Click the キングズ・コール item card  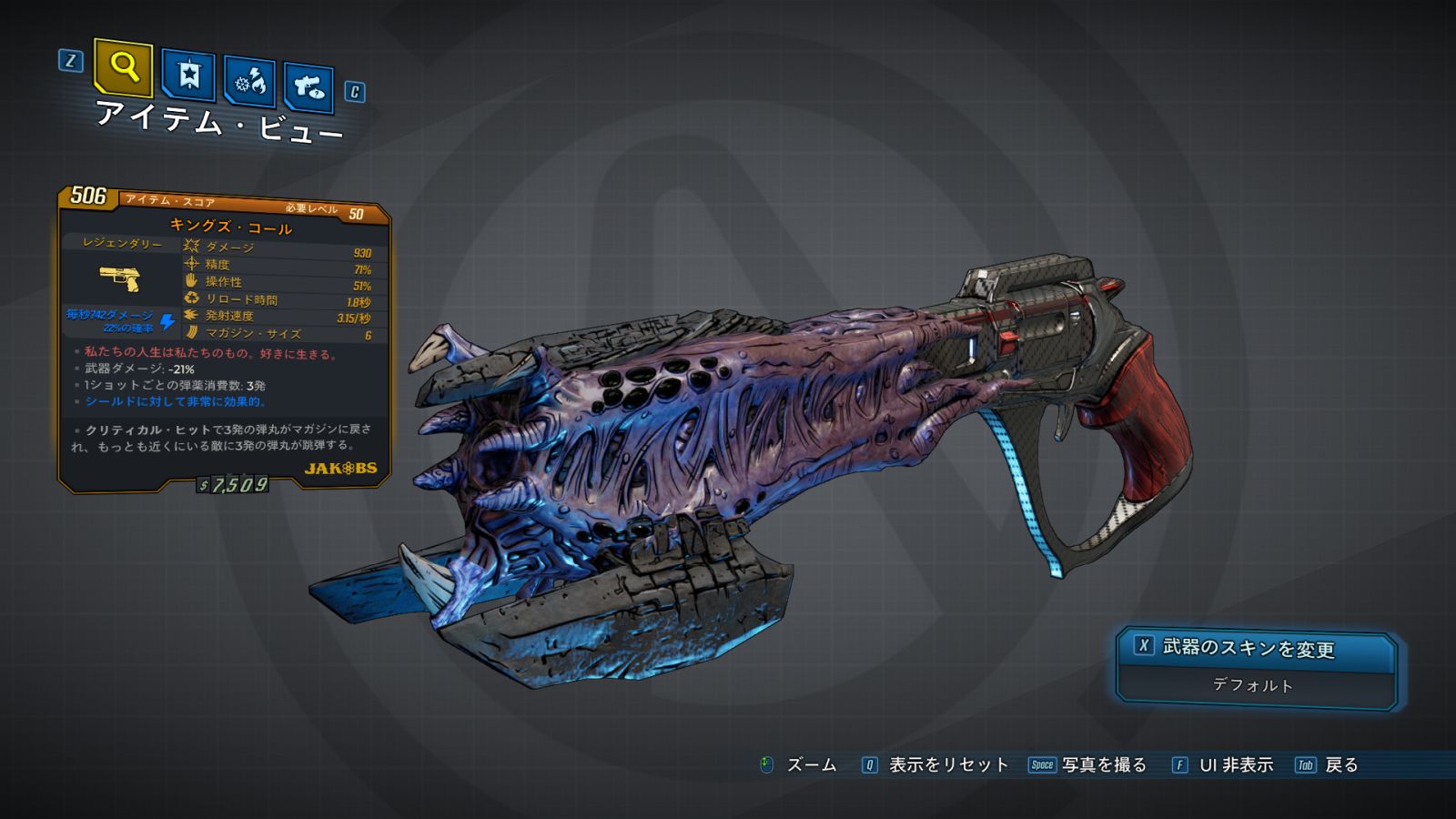tap(224, 339)
